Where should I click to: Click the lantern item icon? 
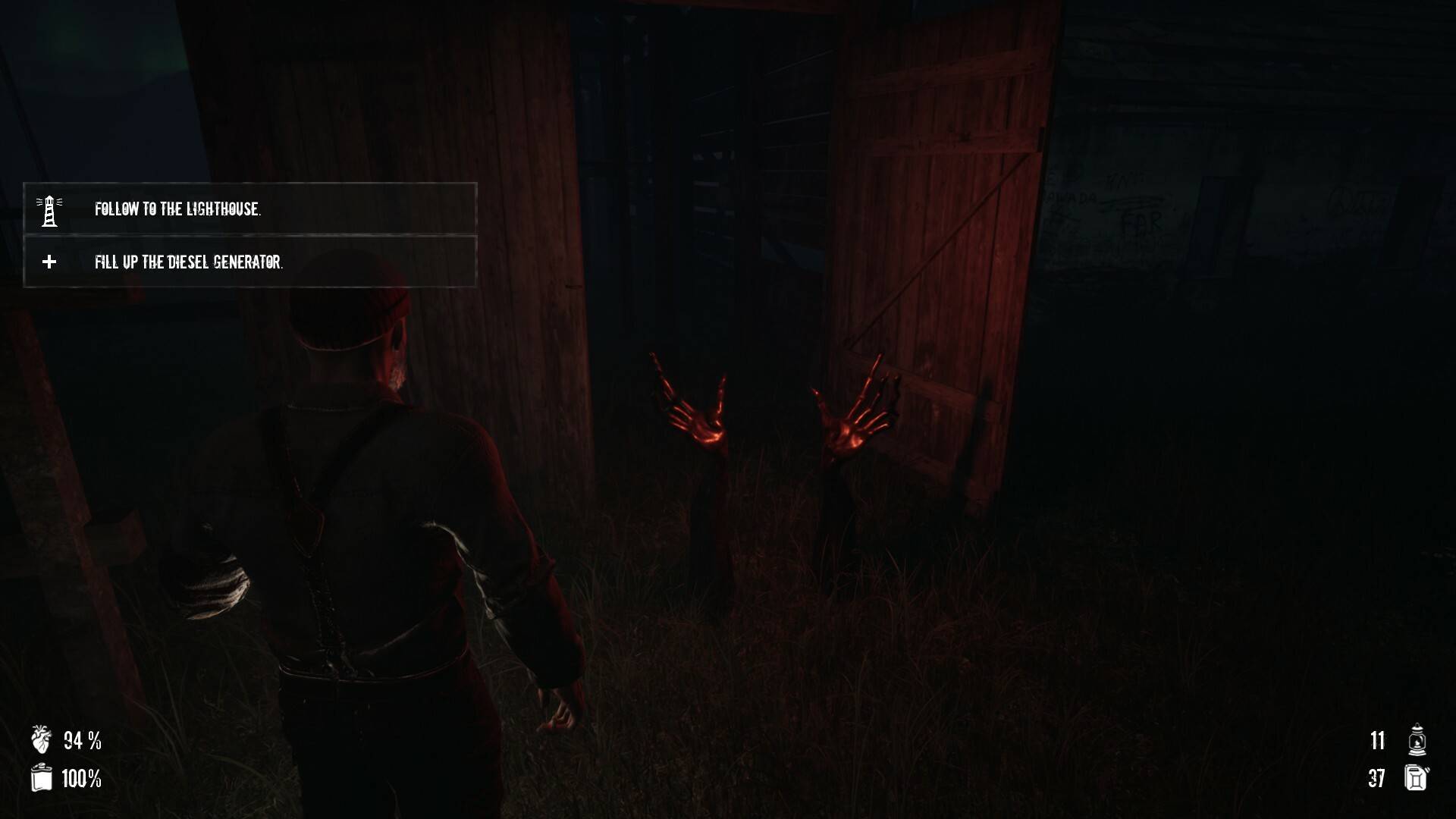1416,740
